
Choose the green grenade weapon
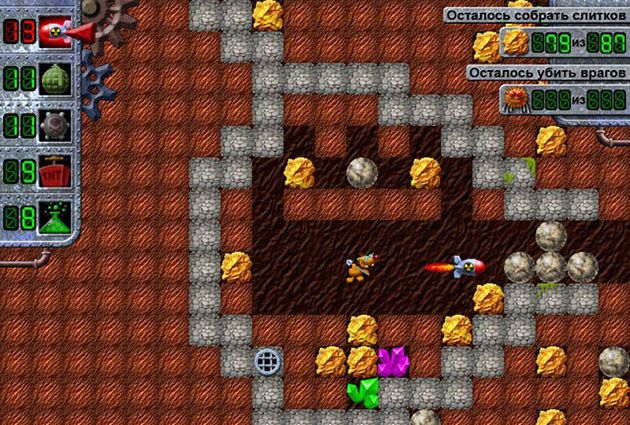coord(53,80)
